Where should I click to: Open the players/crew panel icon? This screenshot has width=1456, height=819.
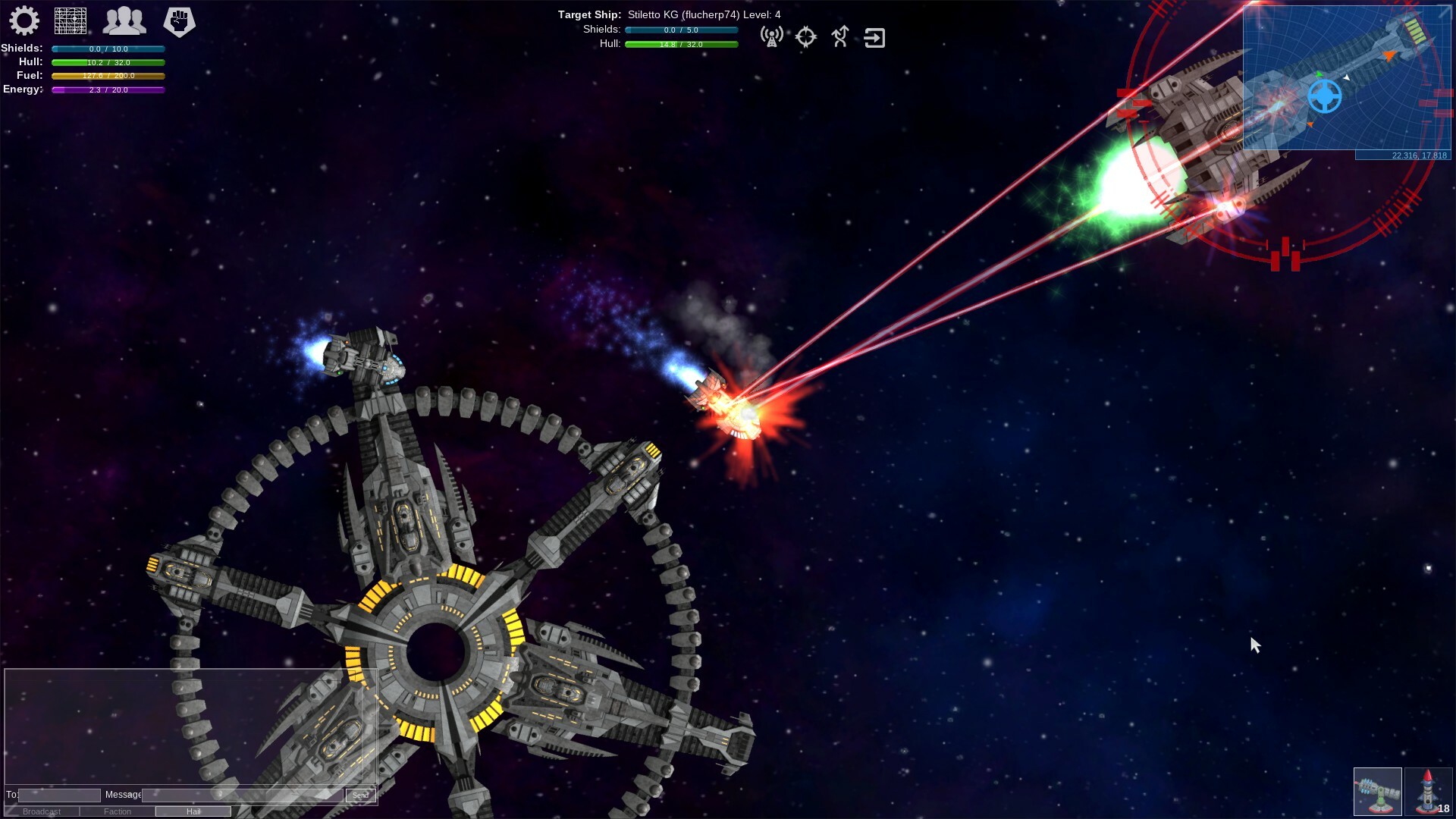tap(124, 21)
